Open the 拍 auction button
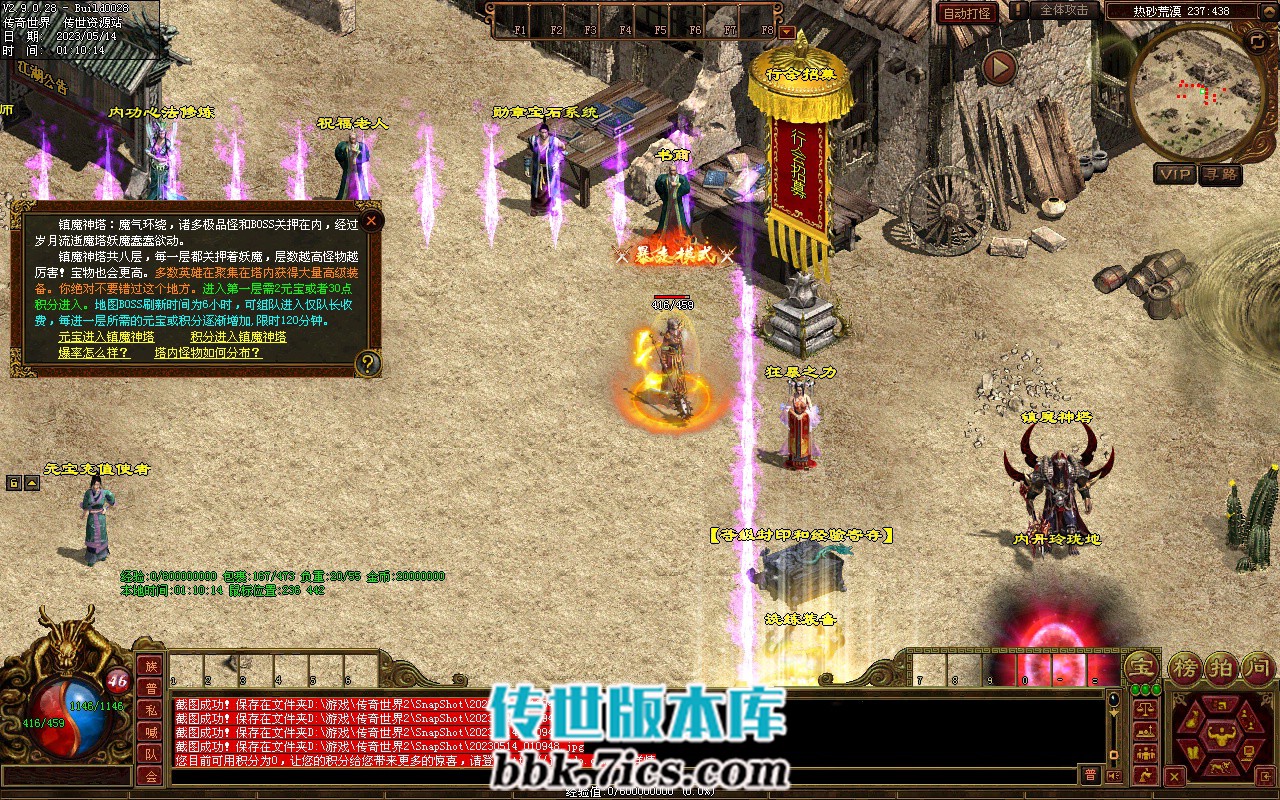This screenshot has height=800, width=1280. [x=1222, y=668]
